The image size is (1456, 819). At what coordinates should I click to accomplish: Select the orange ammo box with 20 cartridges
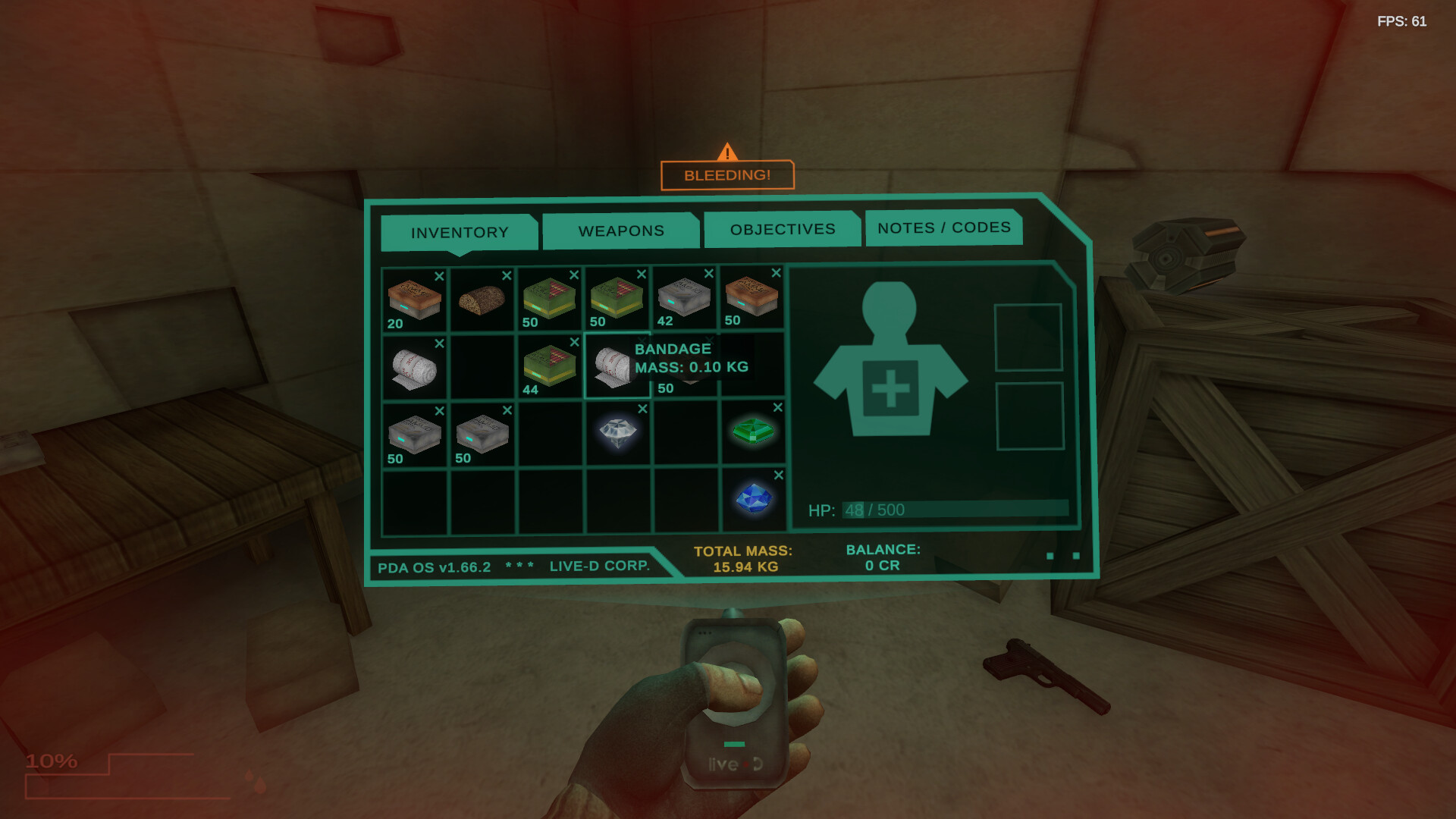coord(413,300)
